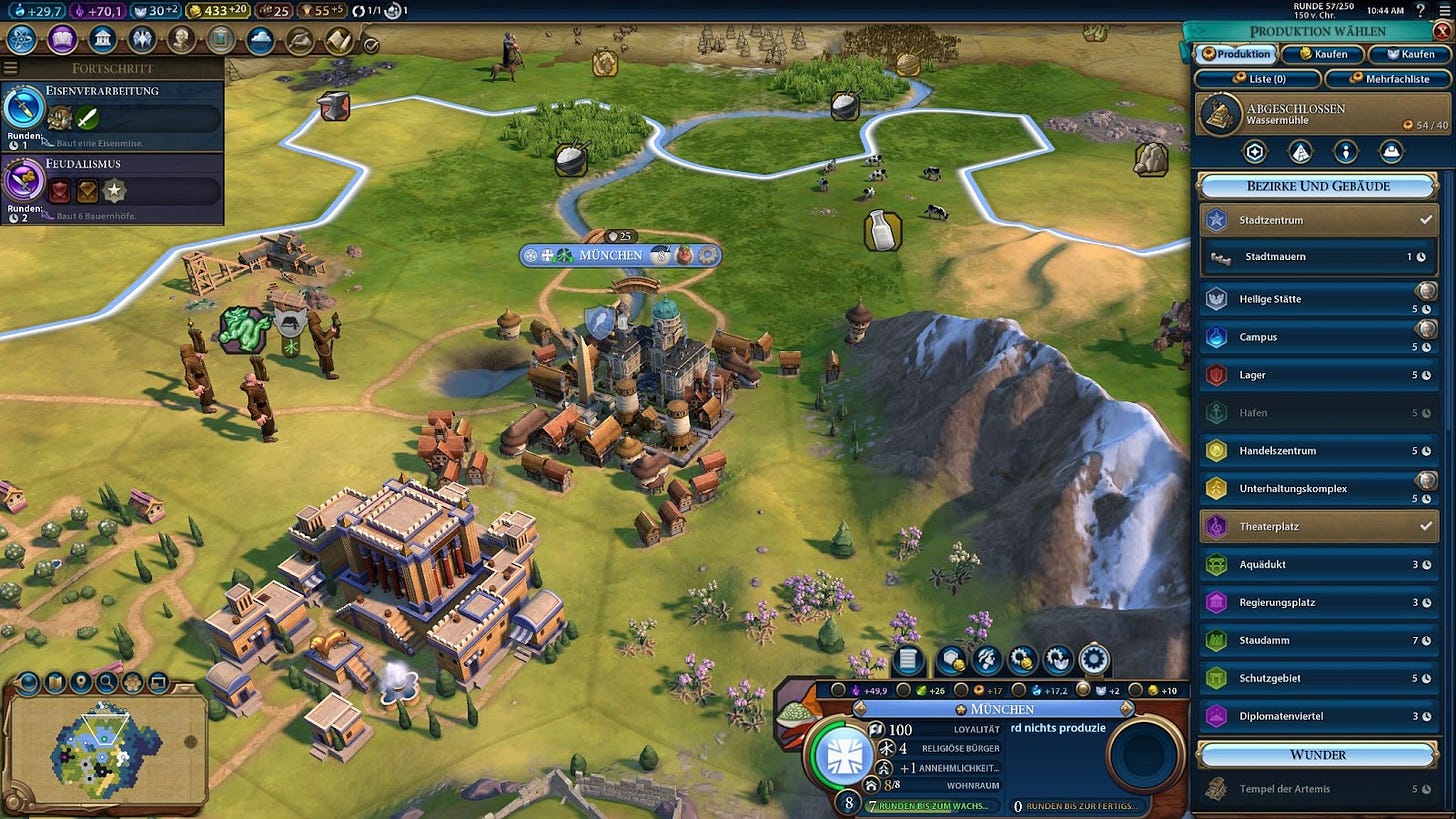Open the Feudalismus civic entry
Screen dimensions: 1456x819
(x=112, y=187)
